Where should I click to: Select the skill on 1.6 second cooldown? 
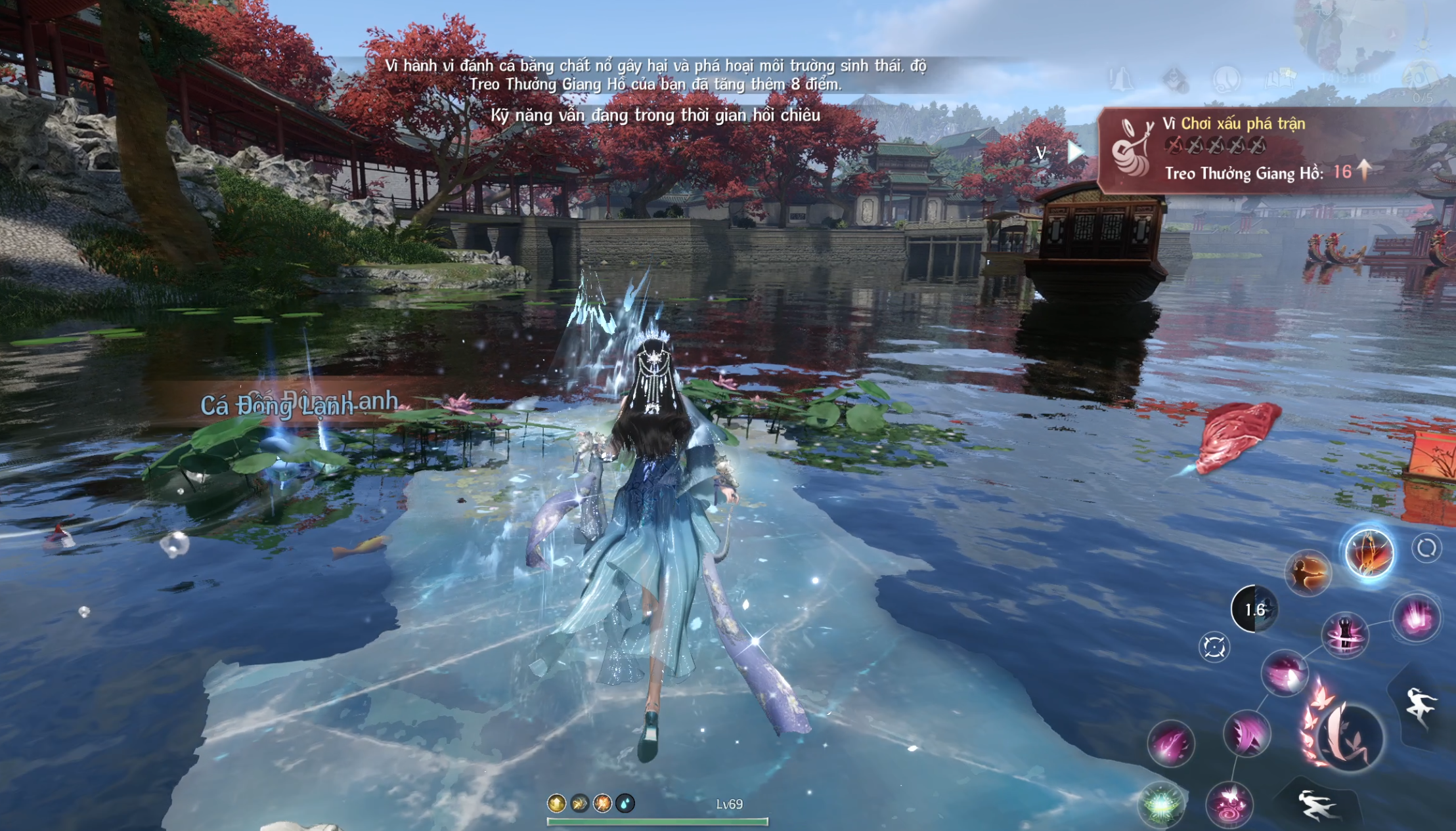[x=1254, y=609]
